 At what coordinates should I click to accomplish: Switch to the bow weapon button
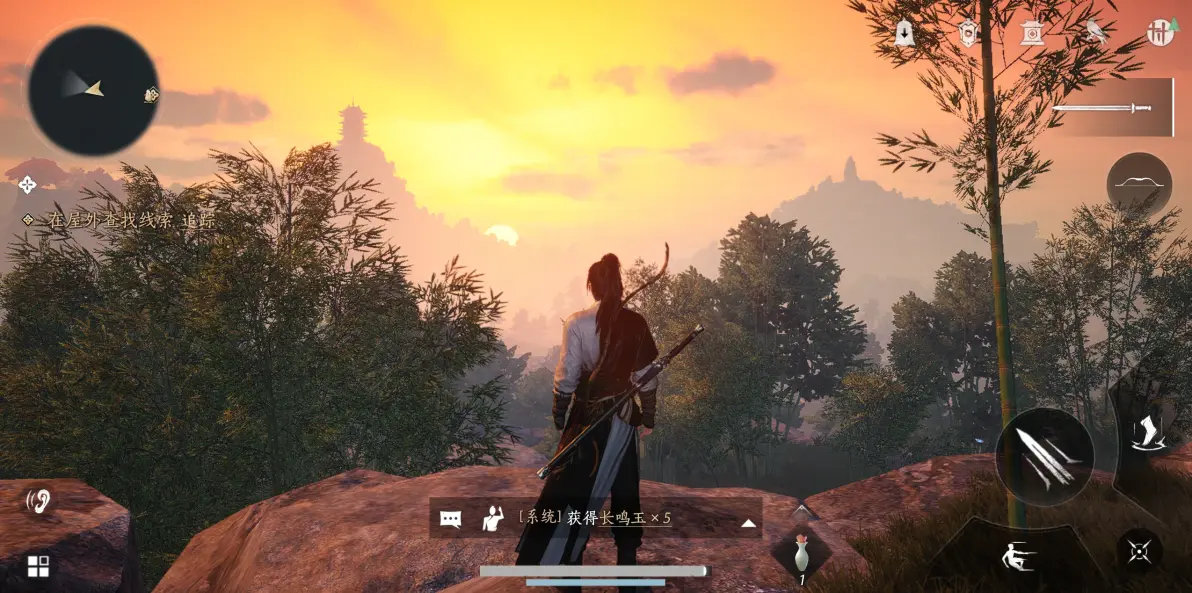tap(1139, 184)
